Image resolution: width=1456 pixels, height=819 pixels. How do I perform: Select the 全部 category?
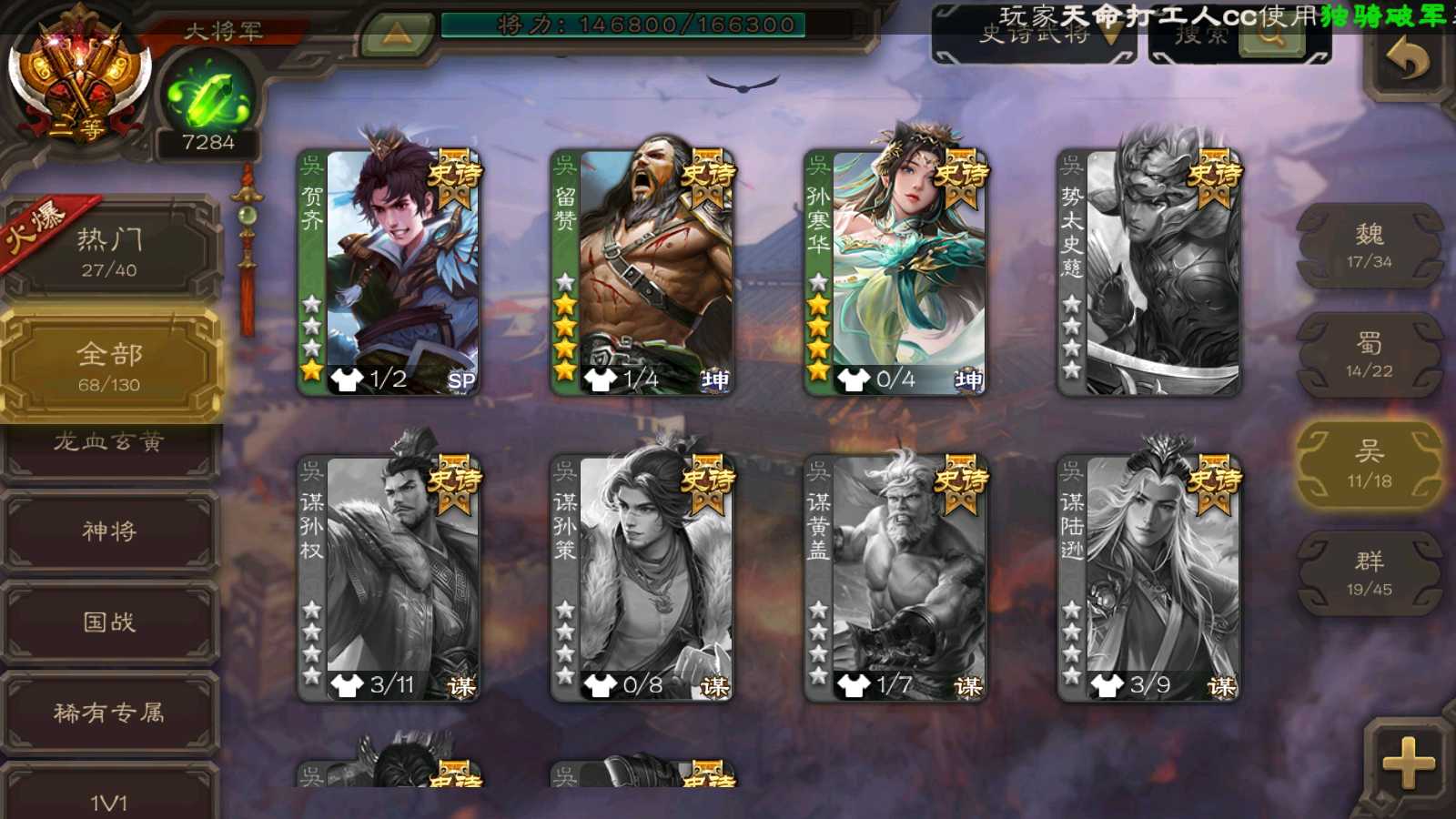(x=109, y=366)
